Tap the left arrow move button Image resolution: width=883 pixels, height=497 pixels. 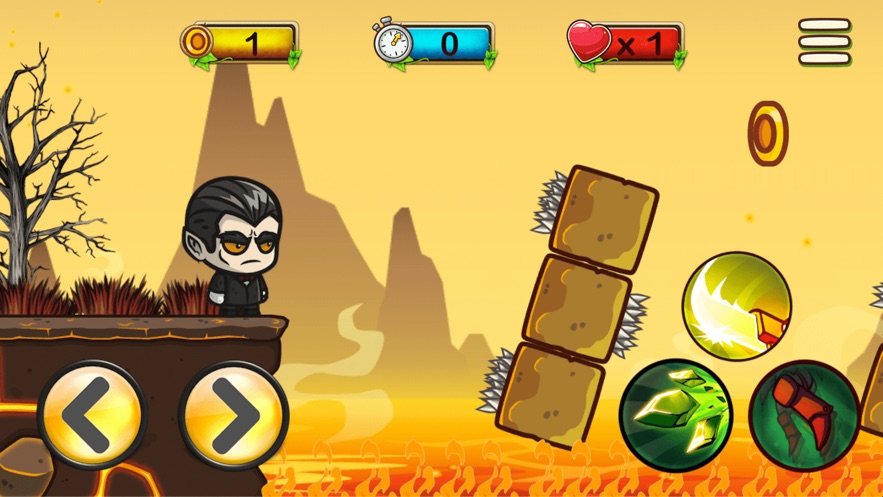92,417
